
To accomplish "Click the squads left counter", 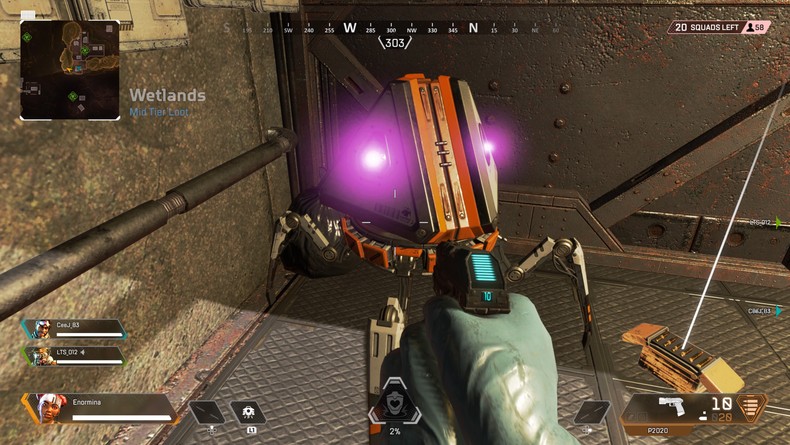I will tap(719, 27).
